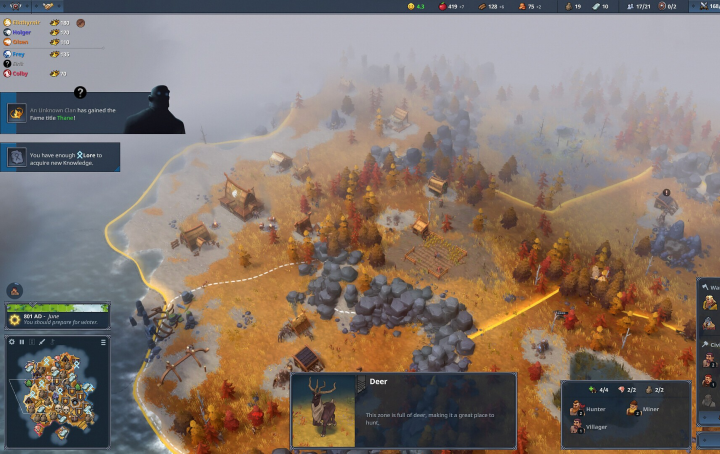Screen dimensions: 720x454
Task: Select the Villager unit in zone panel
Action: (x=580, y=427)
